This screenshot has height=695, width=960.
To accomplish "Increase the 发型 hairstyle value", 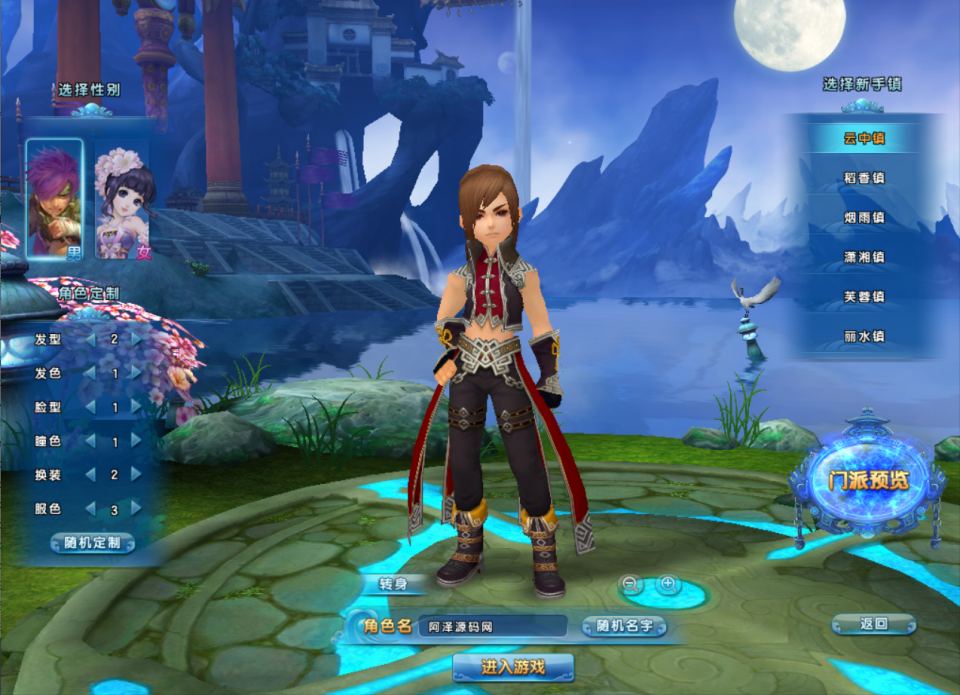I will point(137,339).
